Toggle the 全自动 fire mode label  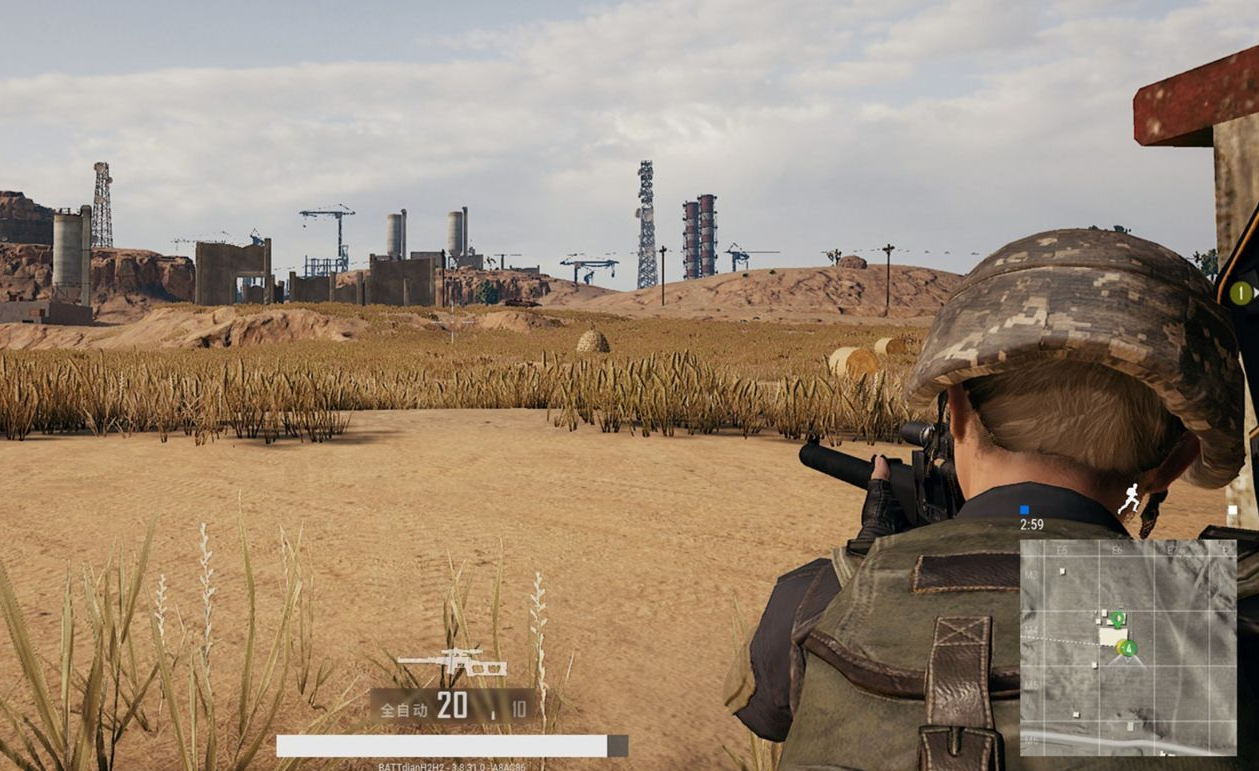404,709
